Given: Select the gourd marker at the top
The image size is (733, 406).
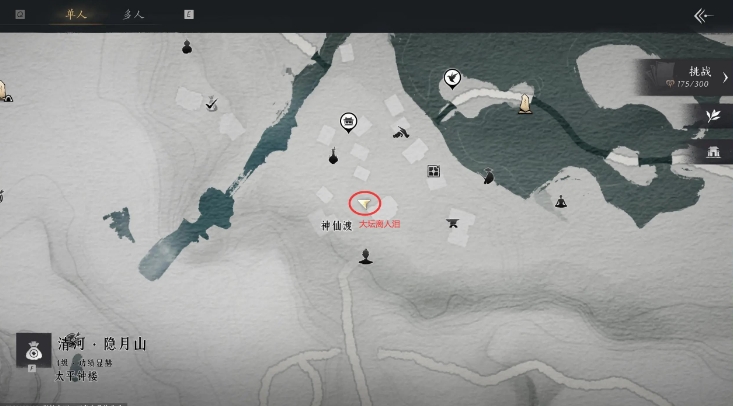Looking at the screenshot, I should [187, 46].
